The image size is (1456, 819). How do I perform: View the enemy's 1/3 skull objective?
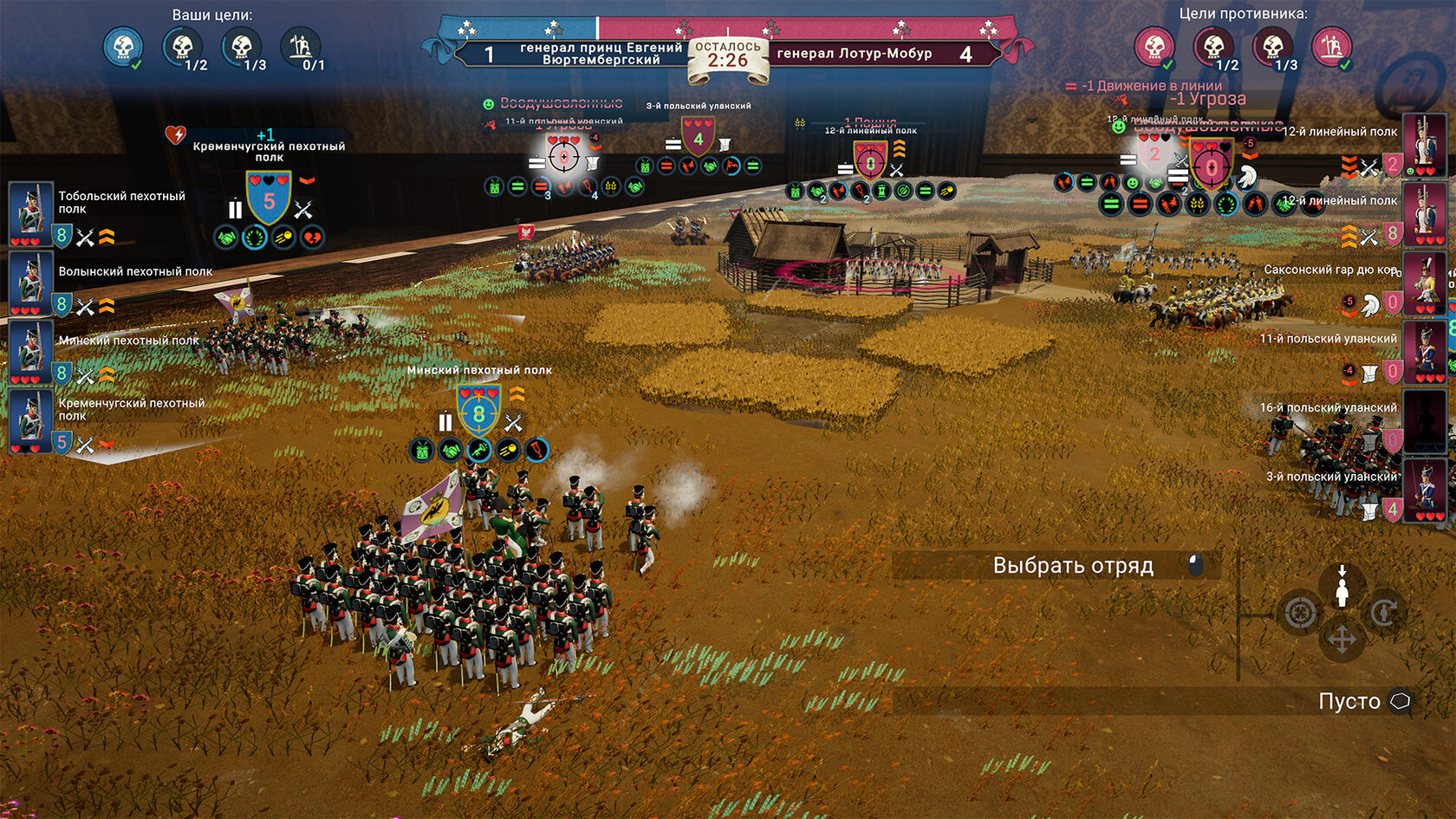1272,46
